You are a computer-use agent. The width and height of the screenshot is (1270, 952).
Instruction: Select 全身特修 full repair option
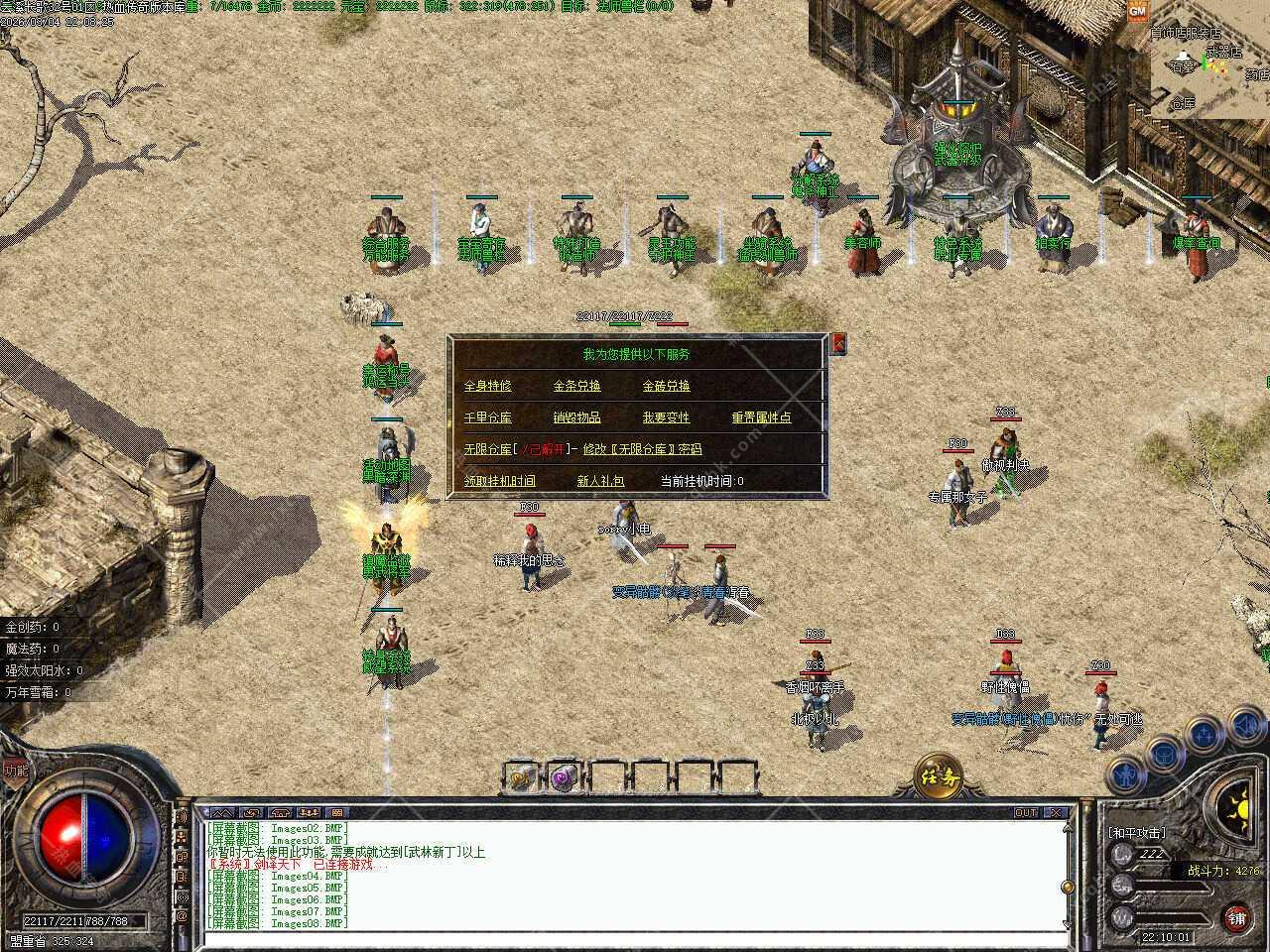click(487, 386)
